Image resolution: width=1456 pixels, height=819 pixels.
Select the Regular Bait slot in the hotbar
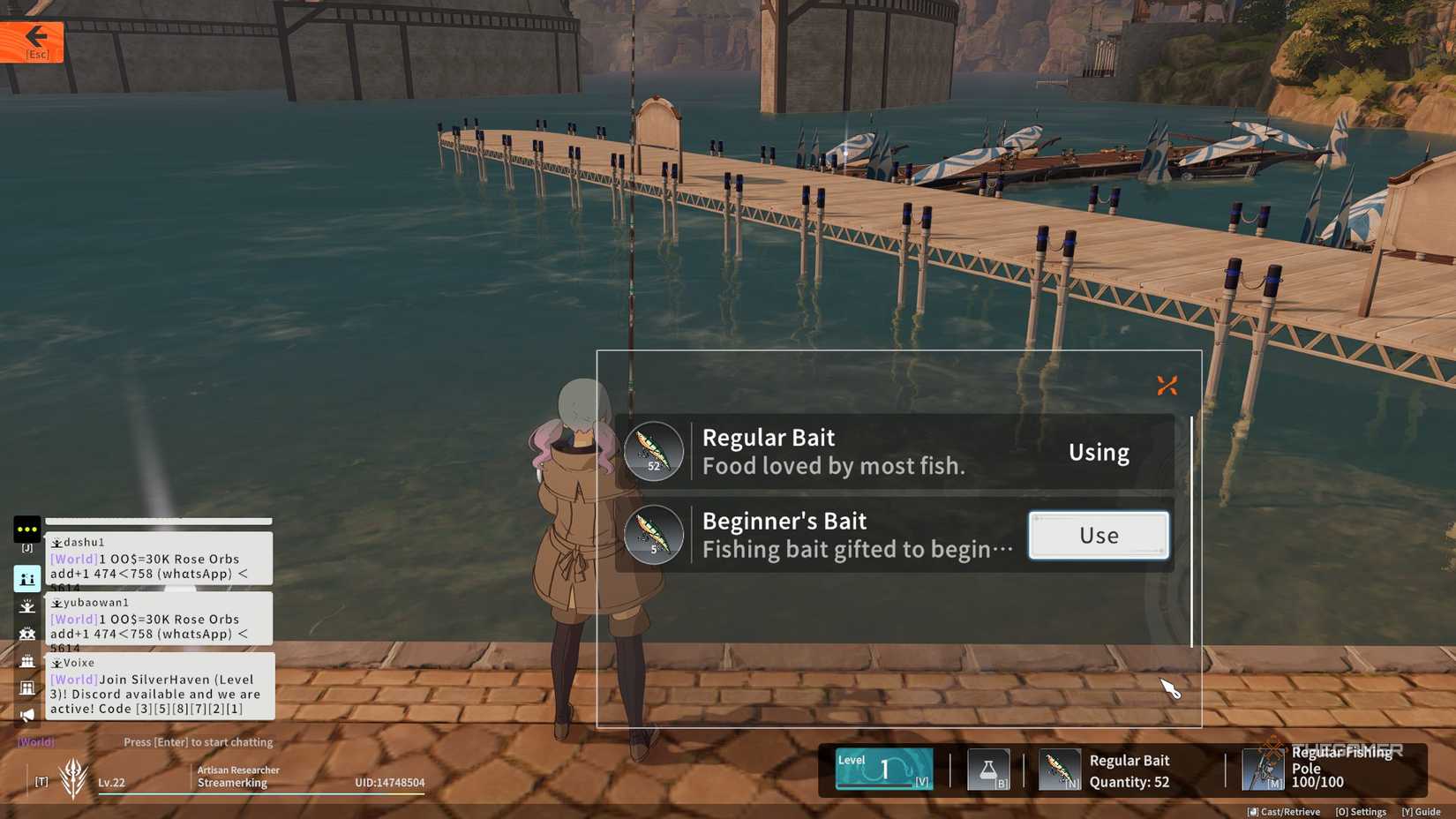point(1060,768)
